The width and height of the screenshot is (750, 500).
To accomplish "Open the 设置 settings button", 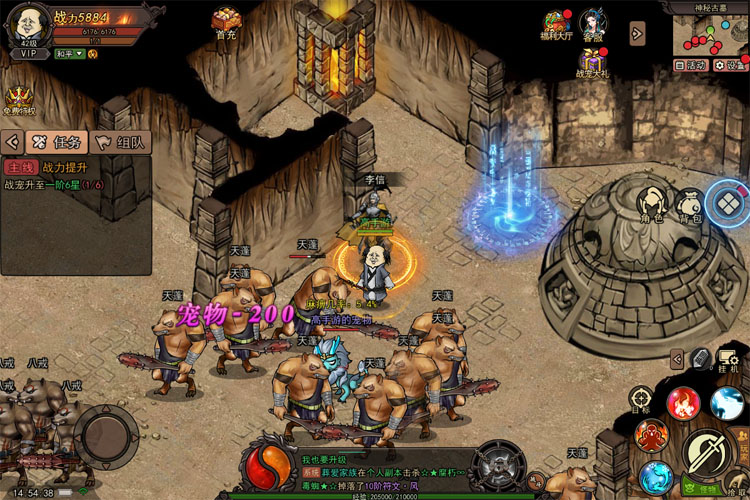I will pos(731,65).
